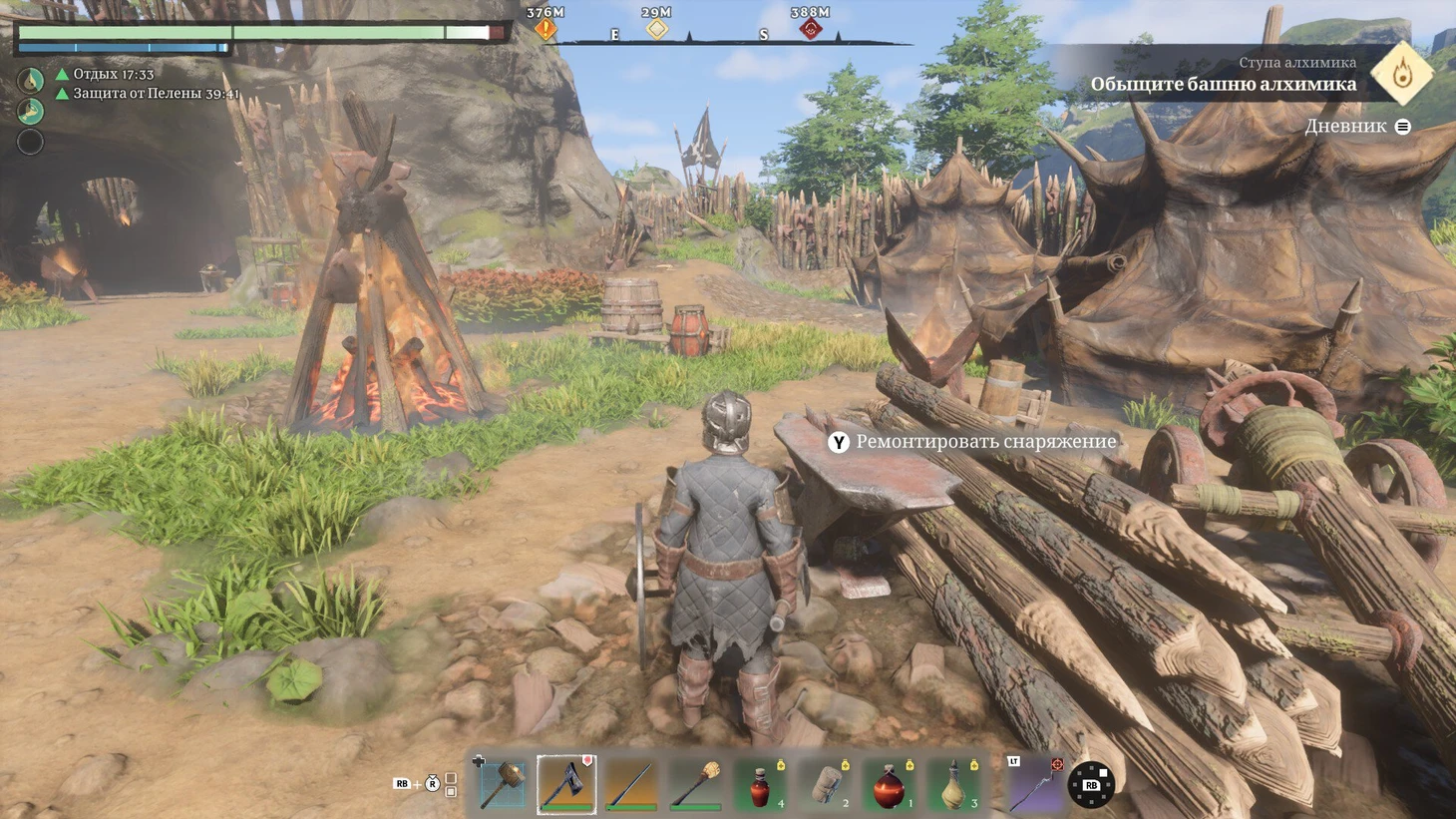This screenshot has width=1456, height=819.
Task: Select the construction hammer hotbar slot
Action: point(503,784)
